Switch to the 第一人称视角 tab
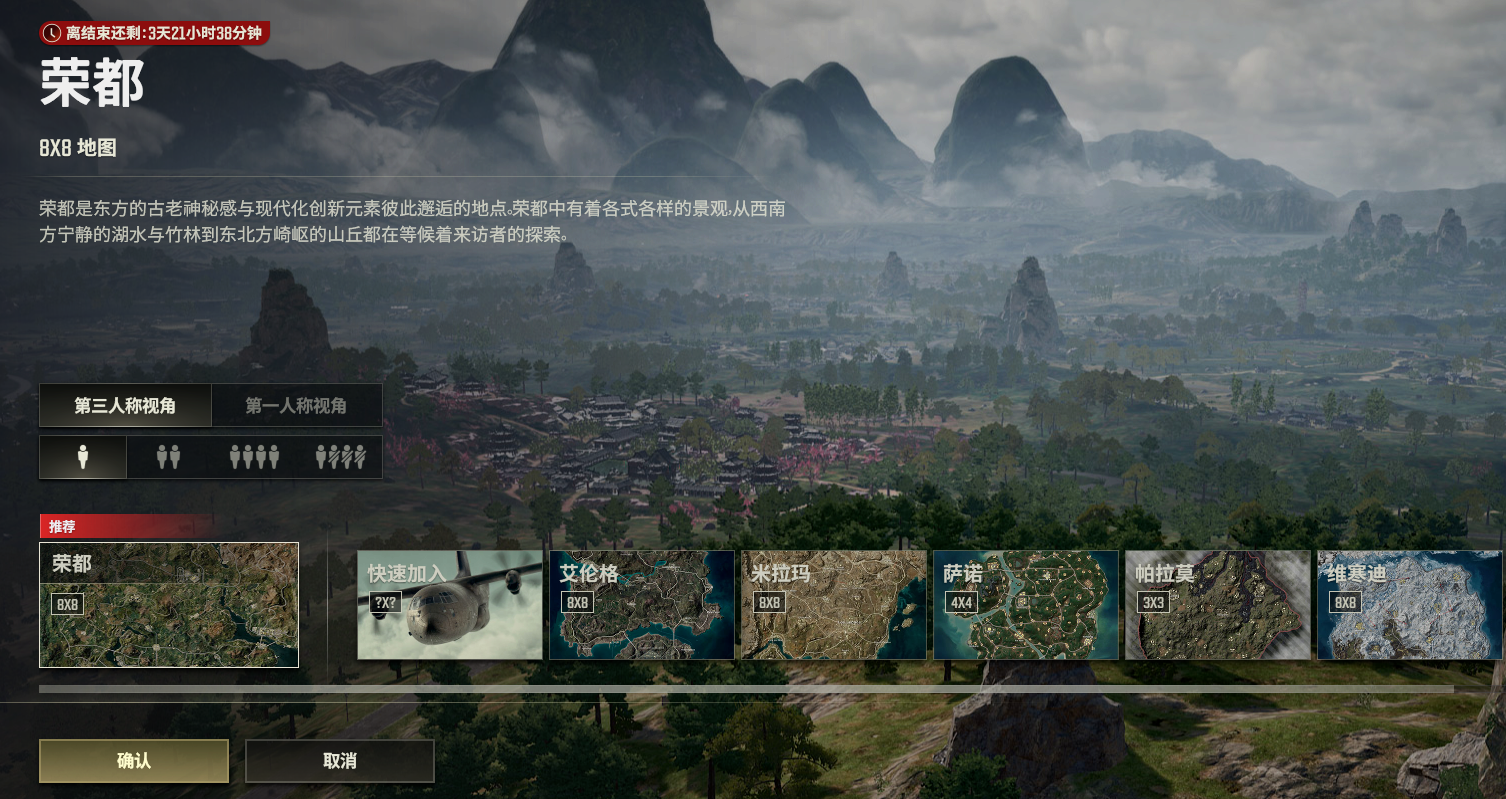 pos(297,405)
